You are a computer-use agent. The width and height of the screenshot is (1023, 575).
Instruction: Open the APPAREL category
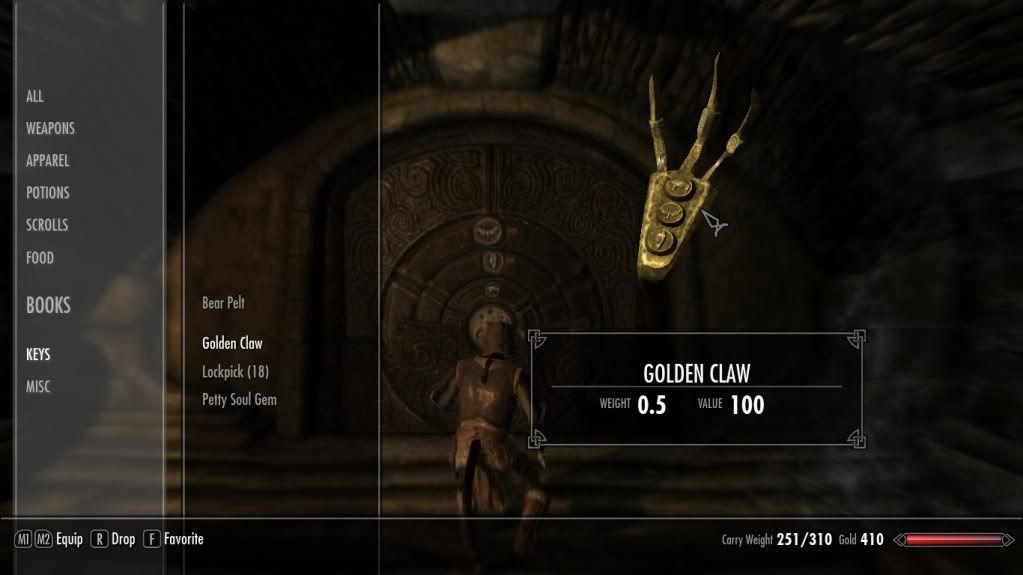(48, 161)
